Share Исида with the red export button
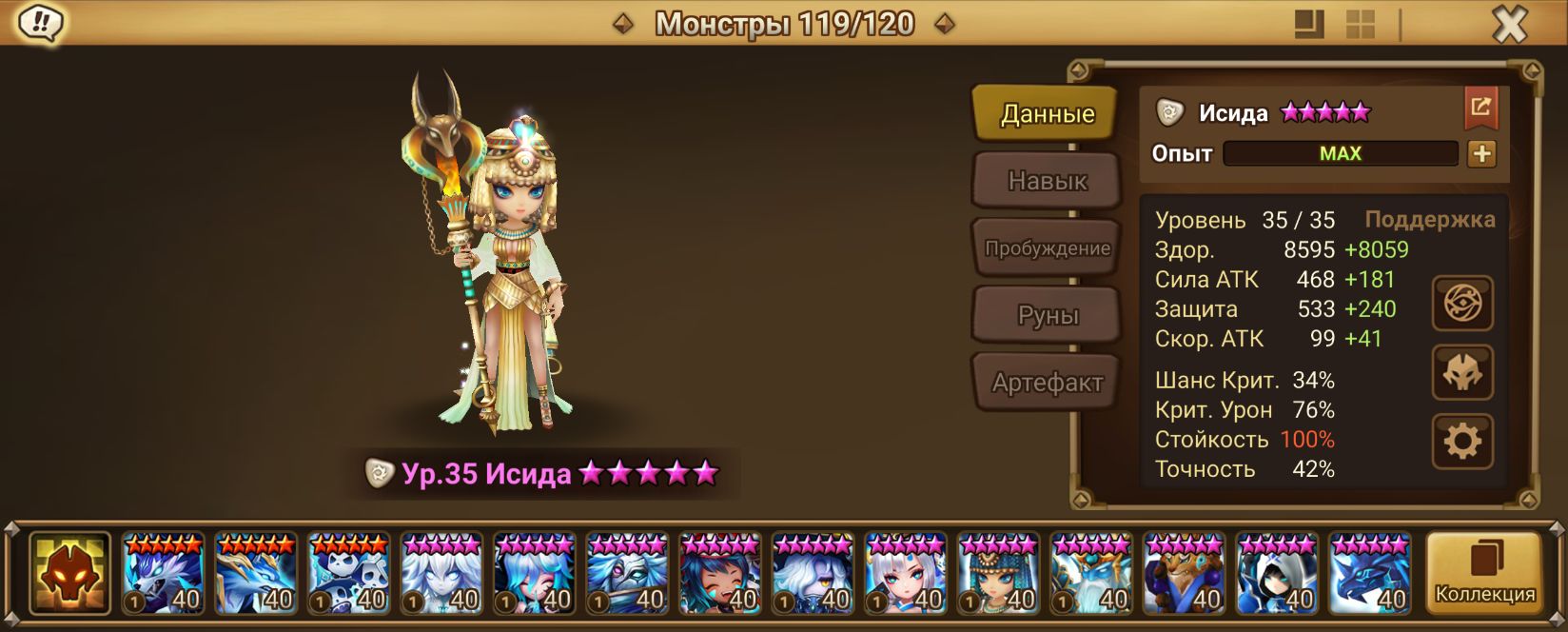Image resolution: width=1568 pixels, height=632 pixels. click(1480, 108)
